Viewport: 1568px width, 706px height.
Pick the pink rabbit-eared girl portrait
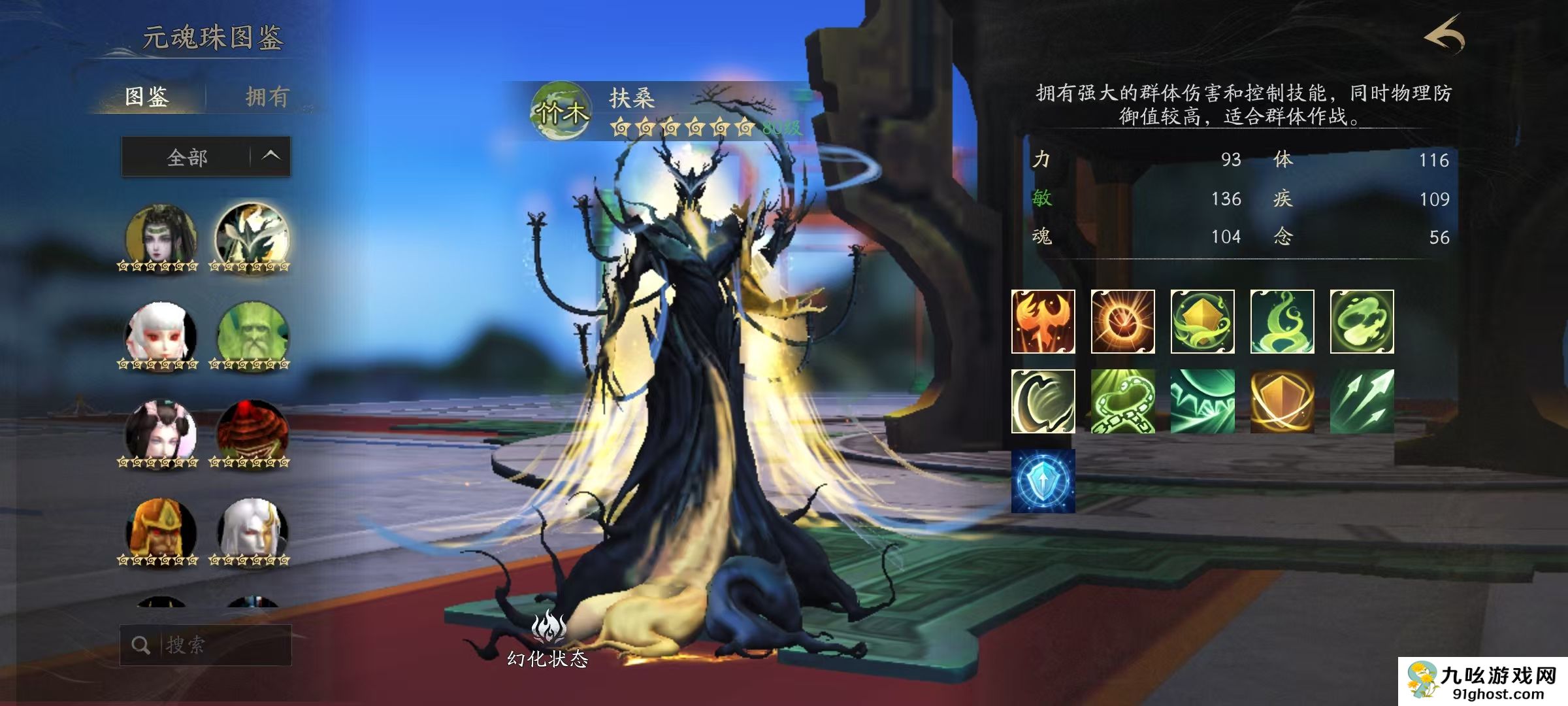pyautogui.click(x=160, y=433)
